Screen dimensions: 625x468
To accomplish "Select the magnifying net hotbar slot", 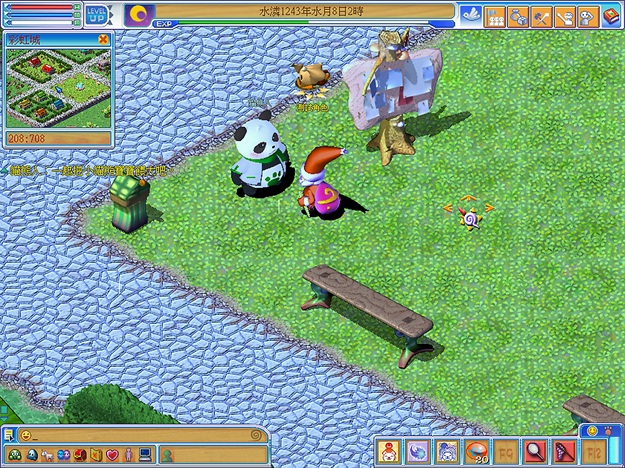I will tap(536, 450).
